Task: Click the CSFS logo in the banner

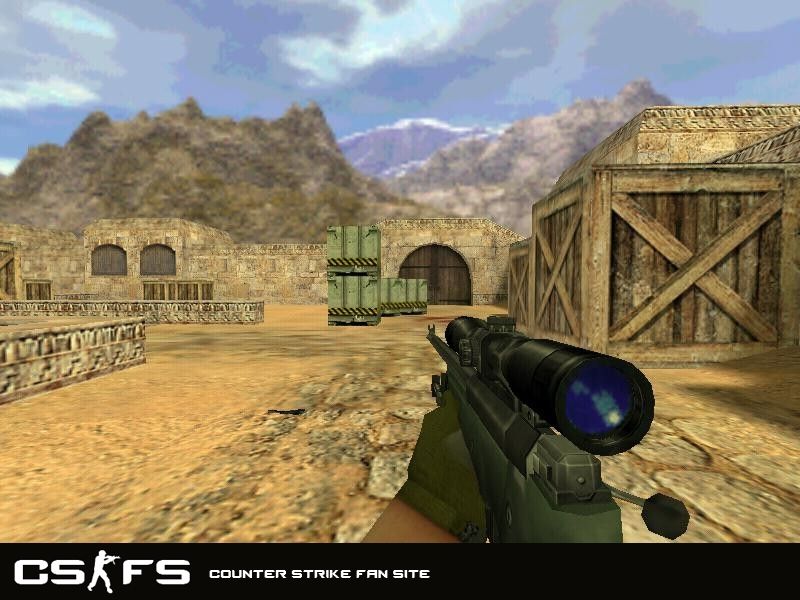Action: click(x=101, y=572)
